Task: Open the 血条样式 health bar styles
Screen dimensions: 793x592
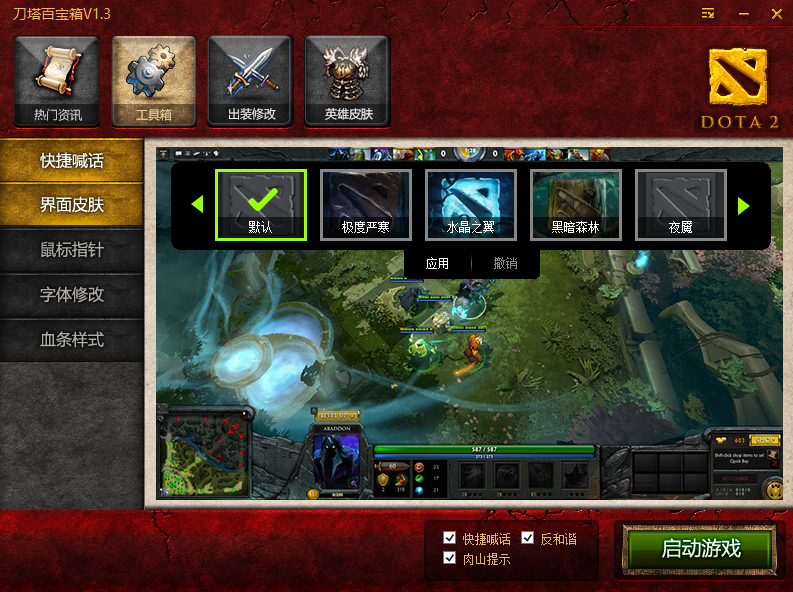Action: coord(72,340)
